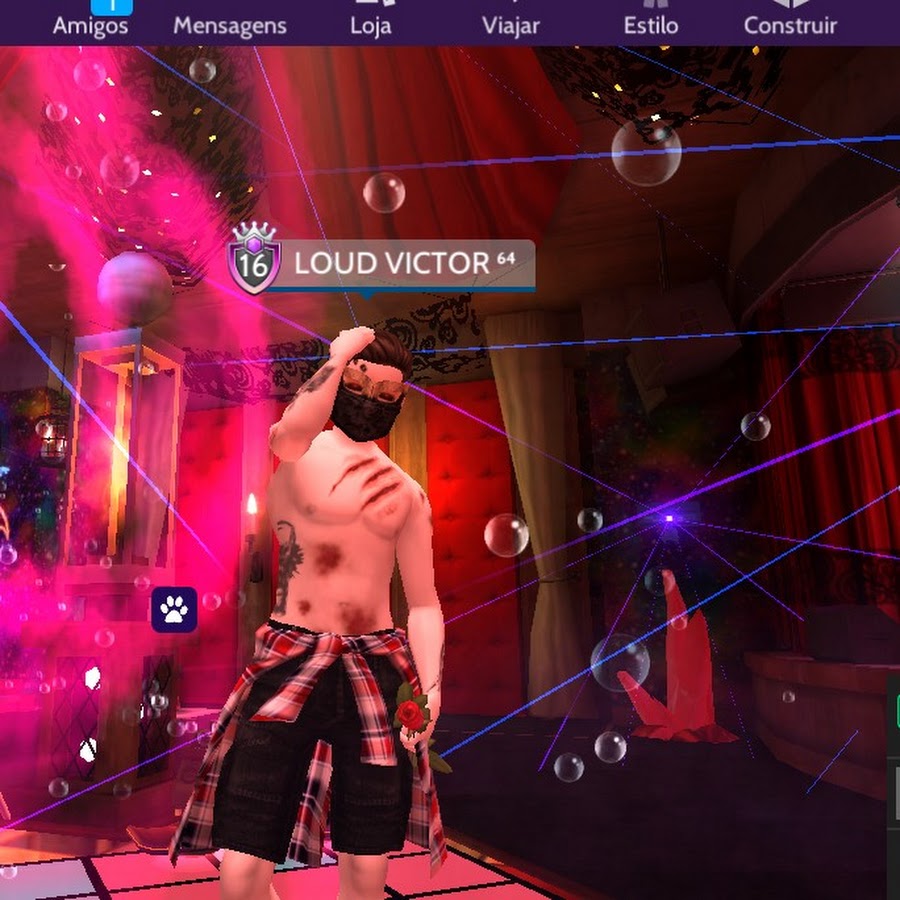The image size is (900, 900).
Task: Tap the paw print pet icon
Action: click(x=174, y=610)
